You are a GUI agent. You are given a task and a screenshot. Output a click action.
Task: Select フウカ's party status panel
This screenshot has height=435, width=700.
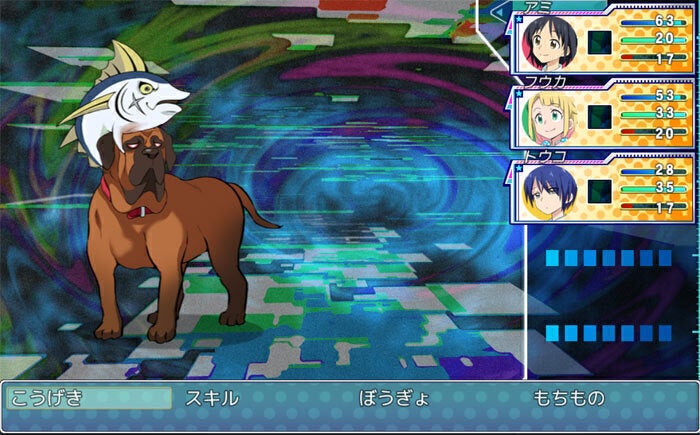pos(603,117)
